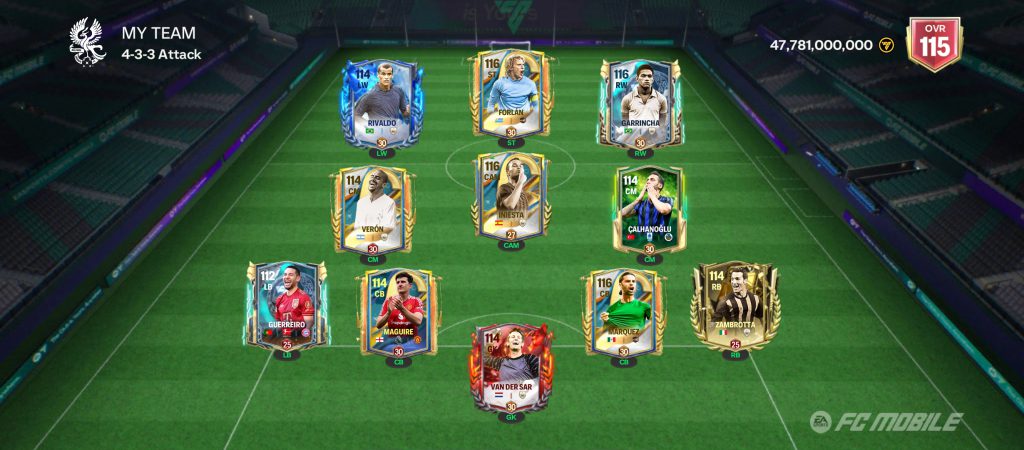Click the OVR 115 team rating badge
Viewport: 1024px width, 450px height.
tap(933, 42)
